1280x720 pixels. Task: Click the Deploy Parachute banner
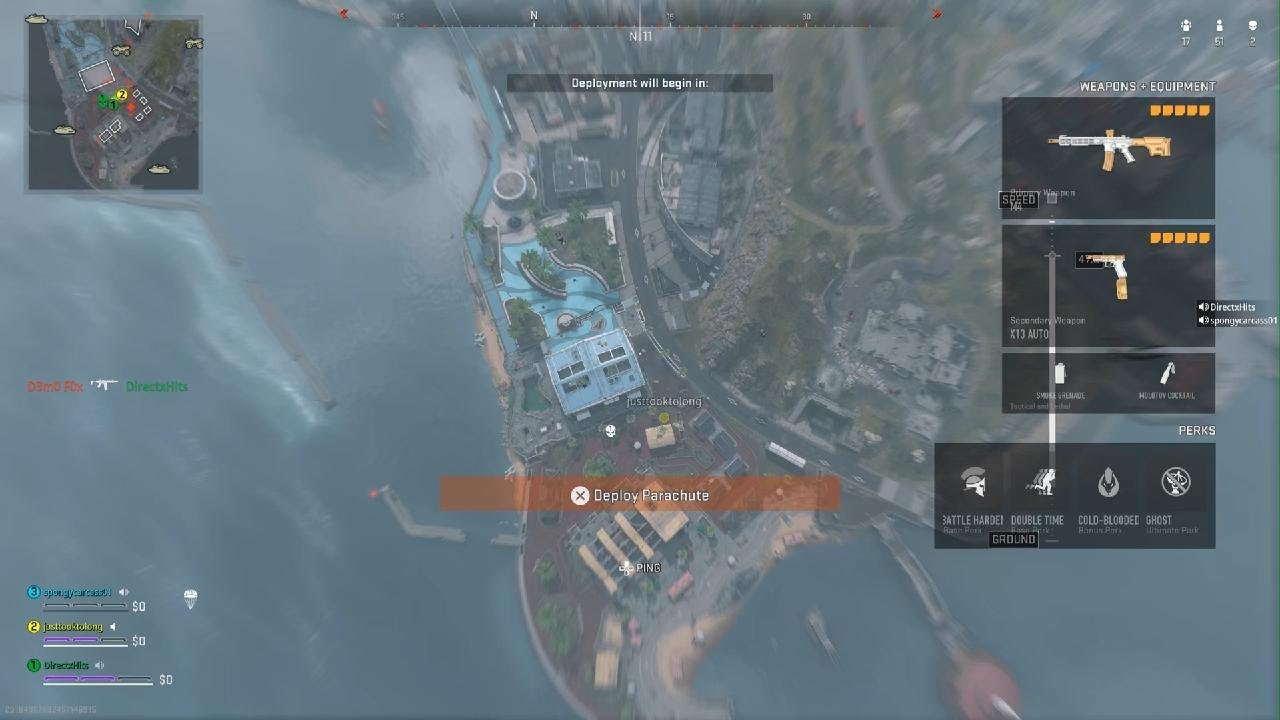pyautogui.click(x=640, y=495)
